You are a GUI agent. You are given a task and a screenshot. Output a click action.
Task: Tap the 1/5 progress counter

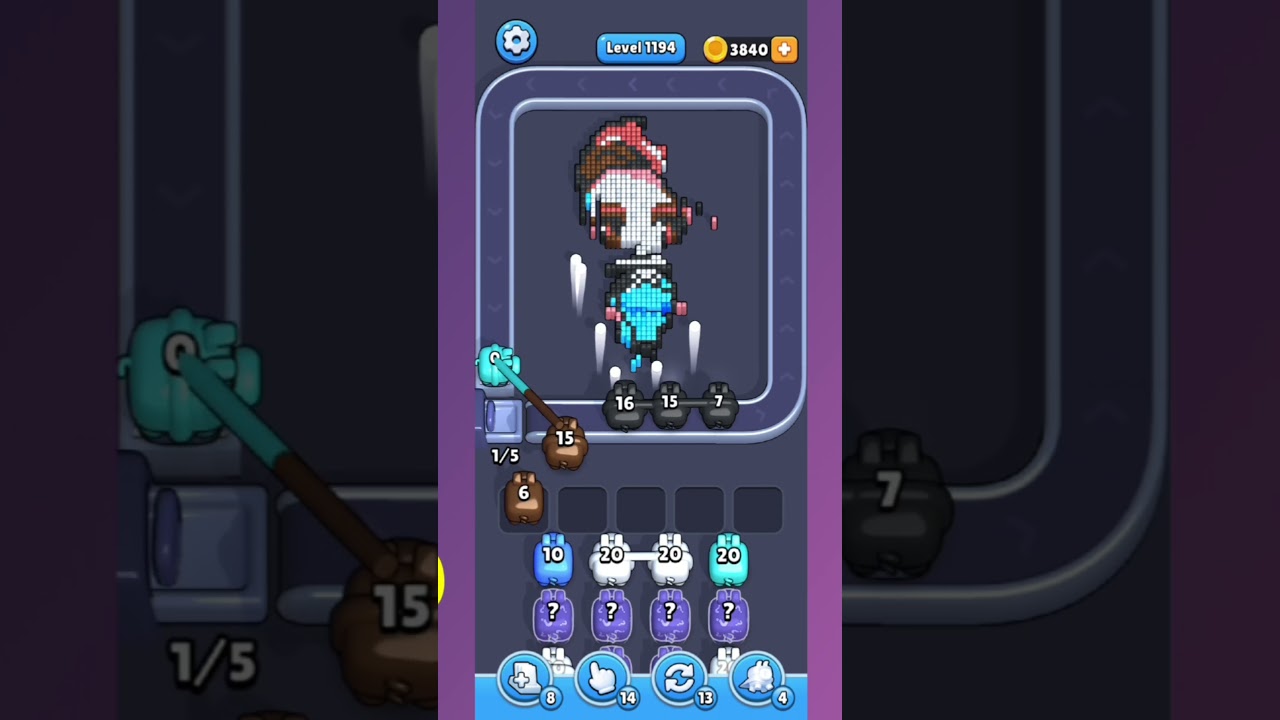point(504,457)
